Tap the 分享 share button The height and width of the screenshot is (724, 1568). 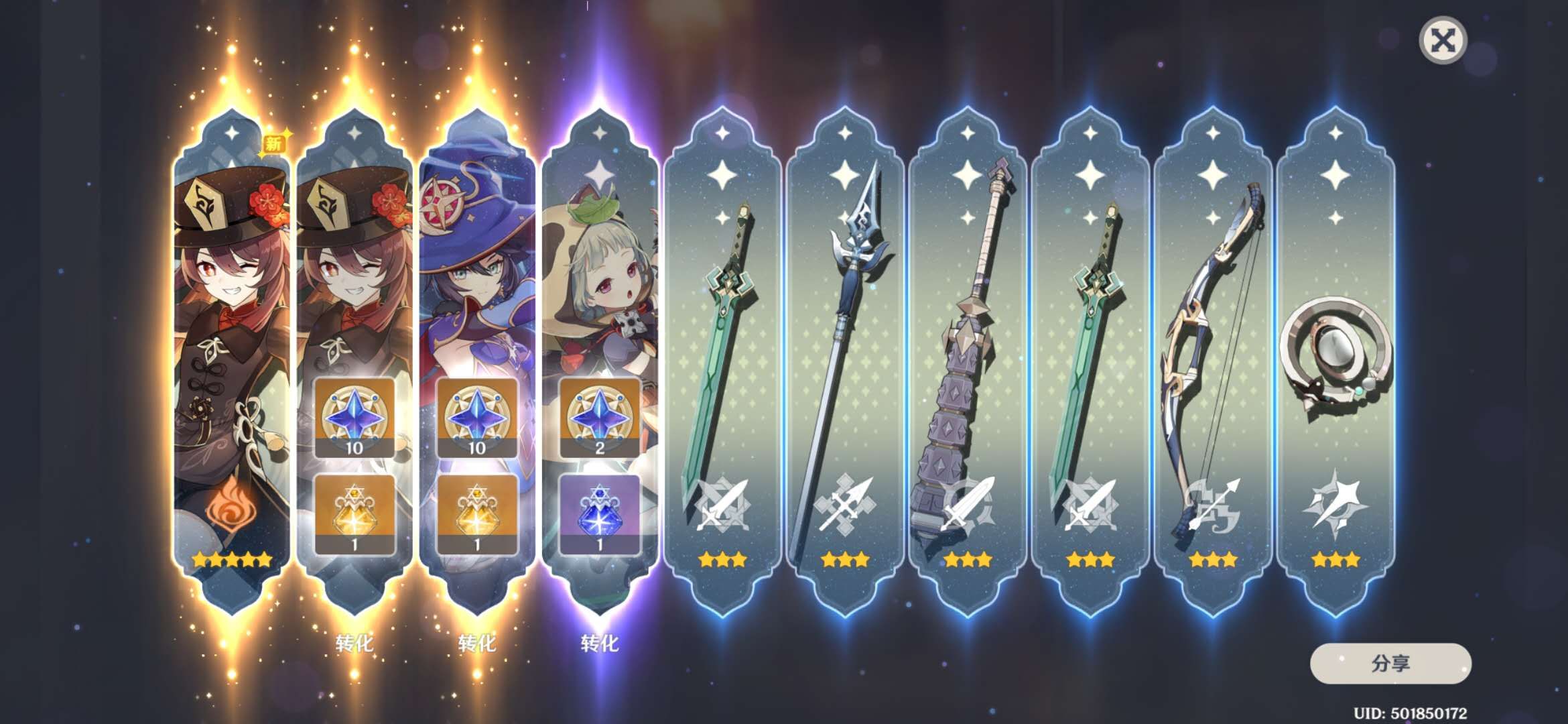pyautogui.click(x=1390, y=663)
